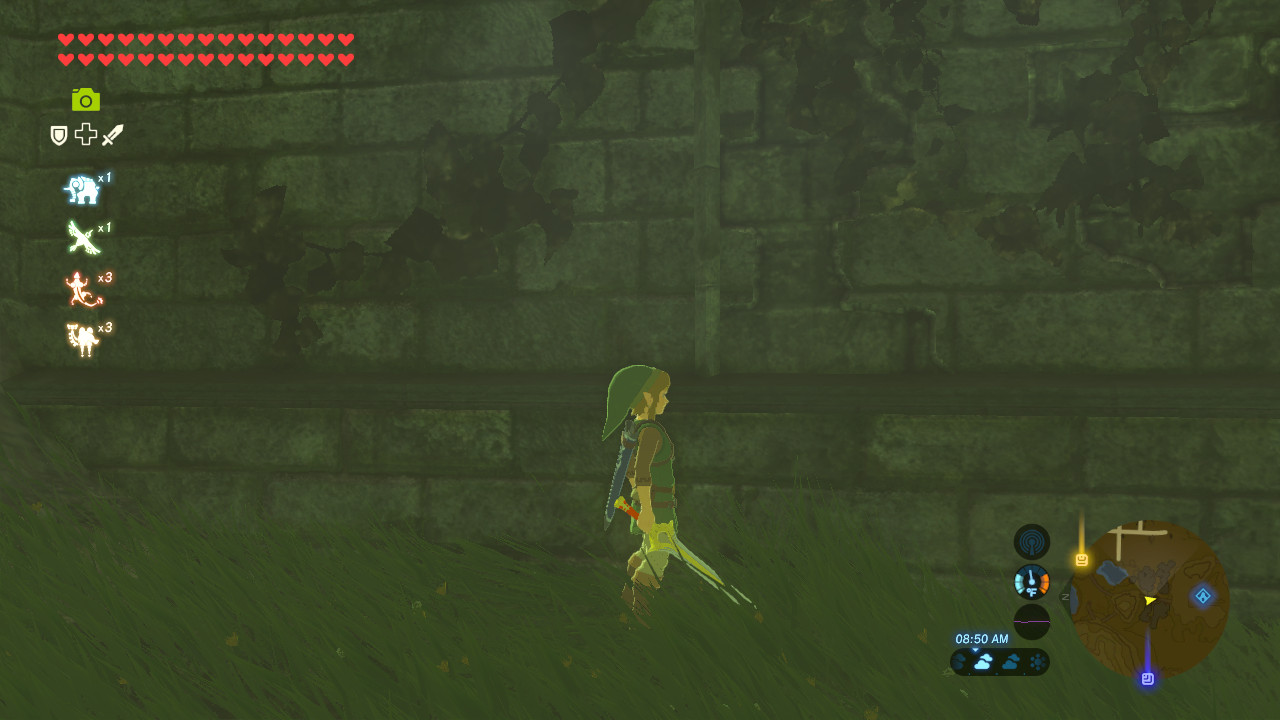This screenshot has width=1280, height=720.
Task: Select the purple beacon marker below the minimap
Action: 1148,678
